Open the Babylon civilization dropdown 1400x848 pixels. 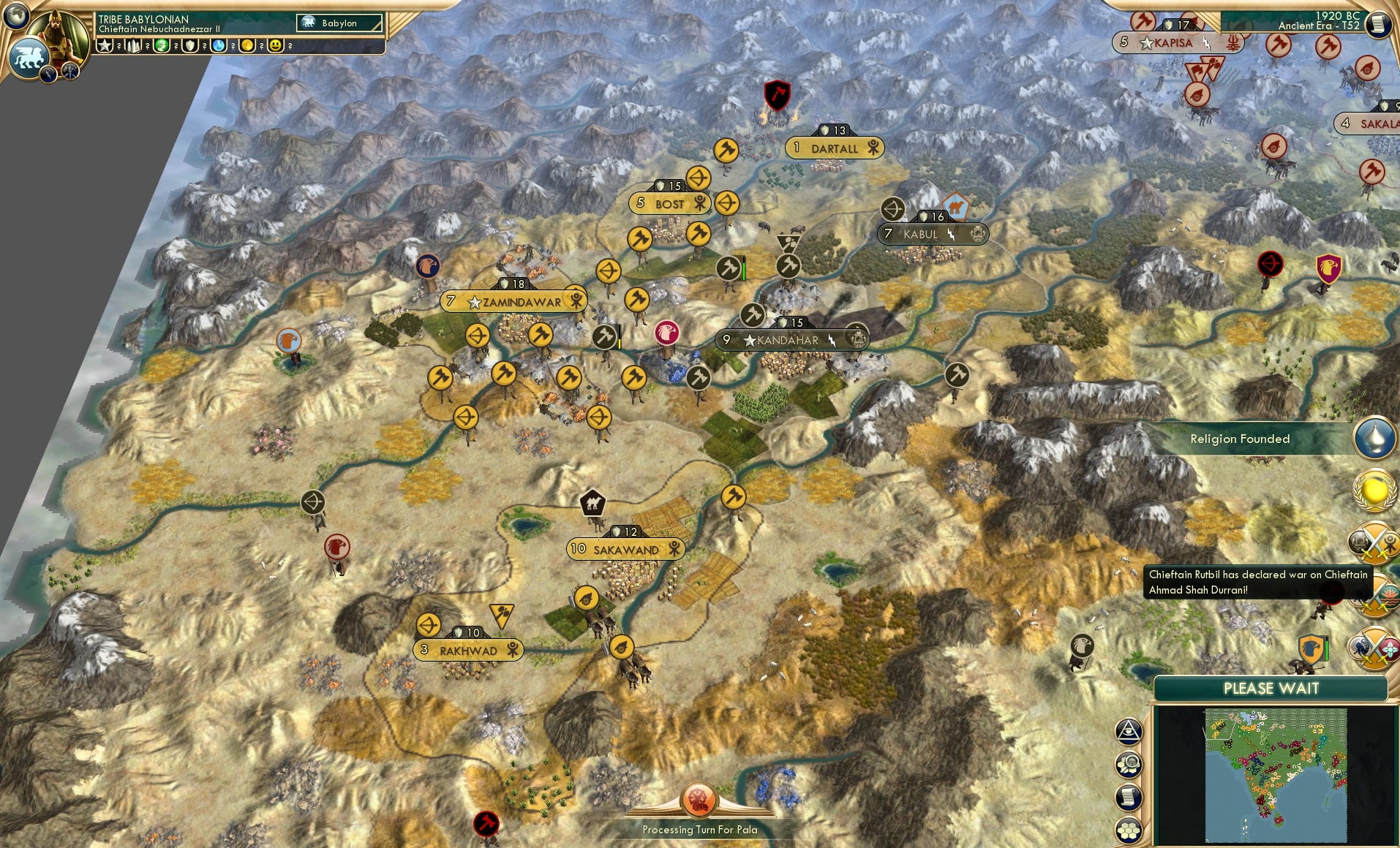[x=338, y=23]
